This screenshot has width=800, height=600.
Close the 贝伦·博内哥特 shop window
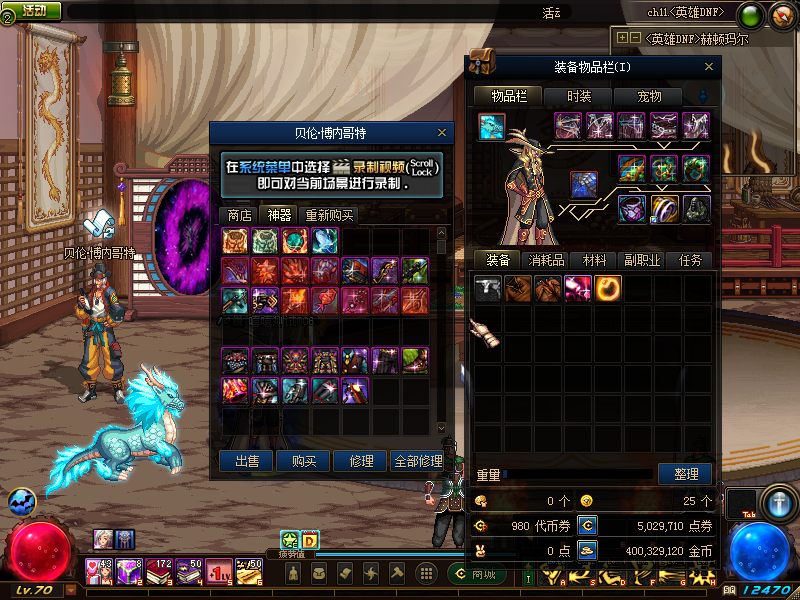tap(442, 132)
